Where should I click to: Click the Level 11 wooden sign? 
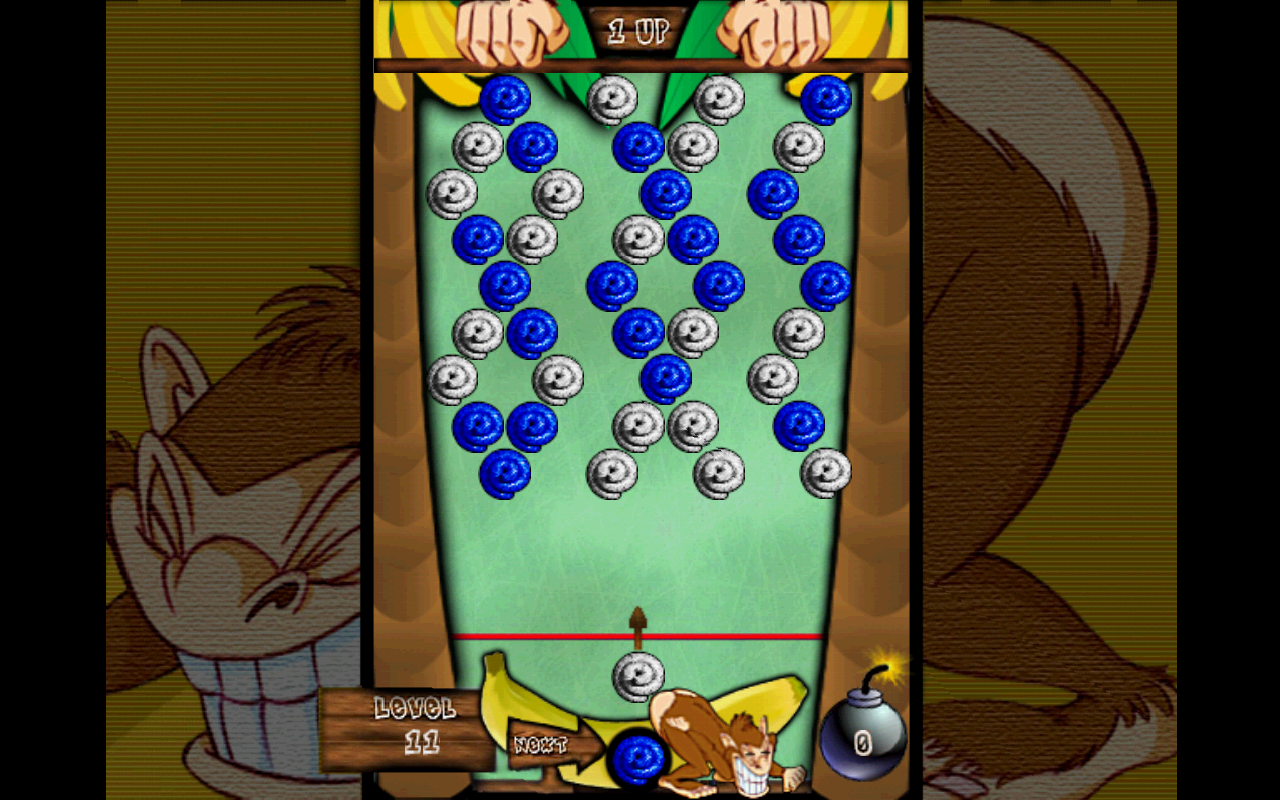coord(413,725)
